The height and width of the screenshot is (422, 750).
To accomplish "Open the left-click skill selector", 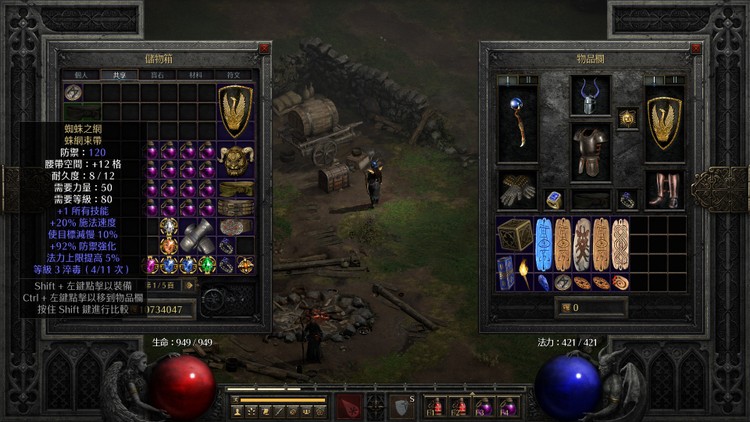I will click(352, 405).
